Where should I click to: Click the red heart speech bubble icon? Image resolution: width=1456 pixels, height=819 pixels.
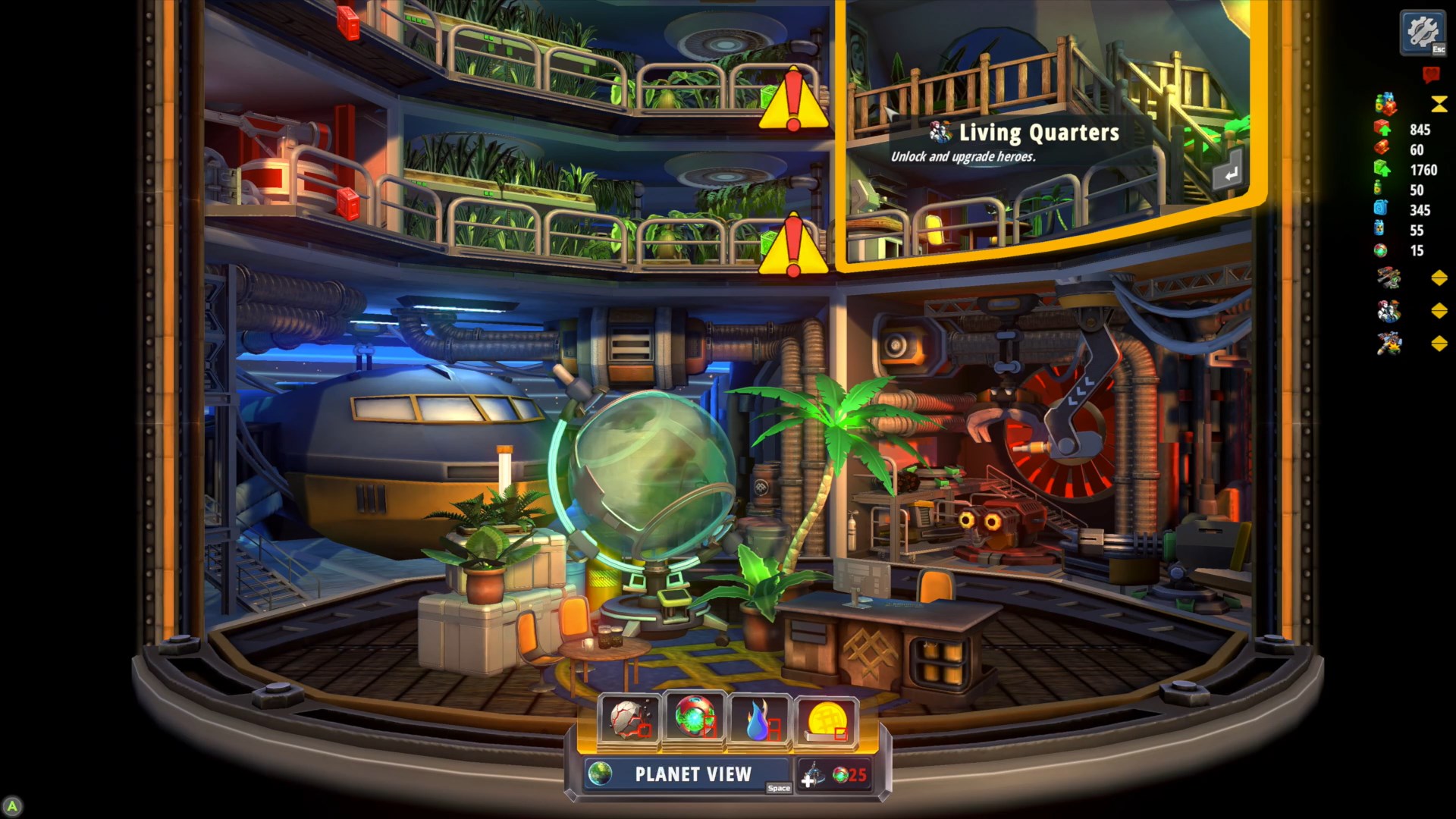coord(1431,74)
